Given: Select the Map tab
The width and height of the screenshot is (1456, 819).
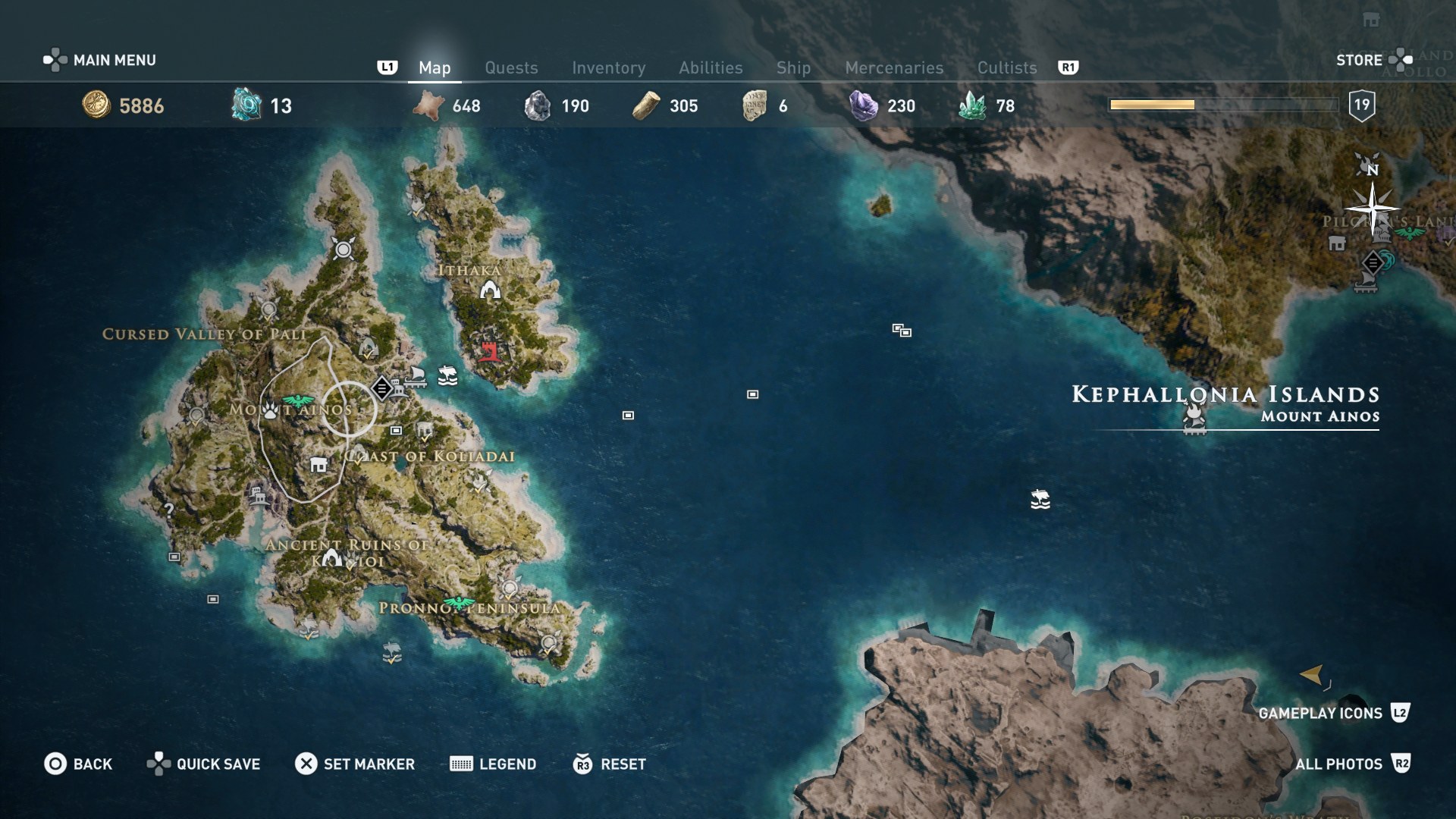Looking at the screenshot, I should click(435, 67).
